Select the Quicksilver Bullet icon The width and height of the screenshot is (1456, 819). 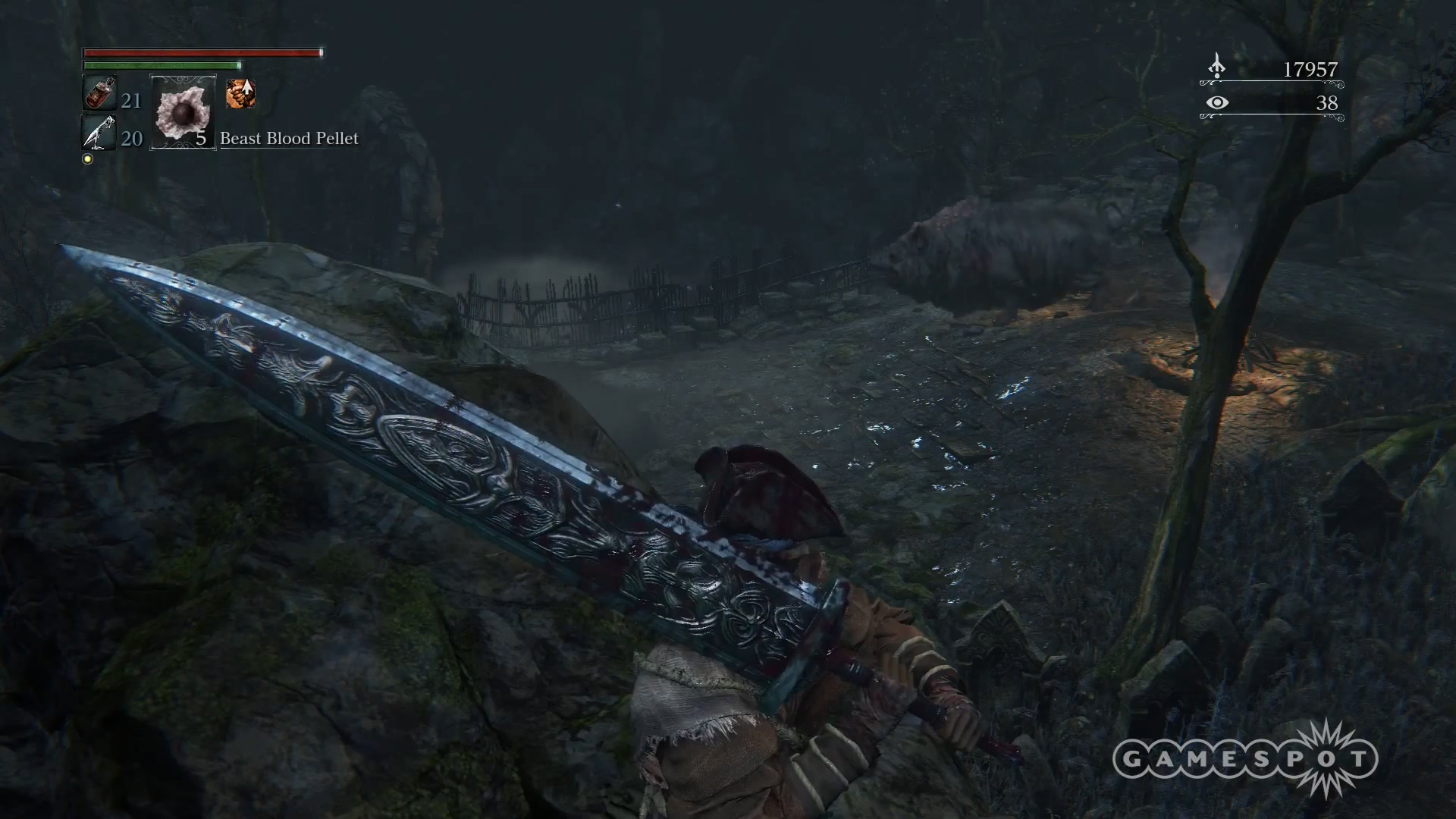click(97, 133)
